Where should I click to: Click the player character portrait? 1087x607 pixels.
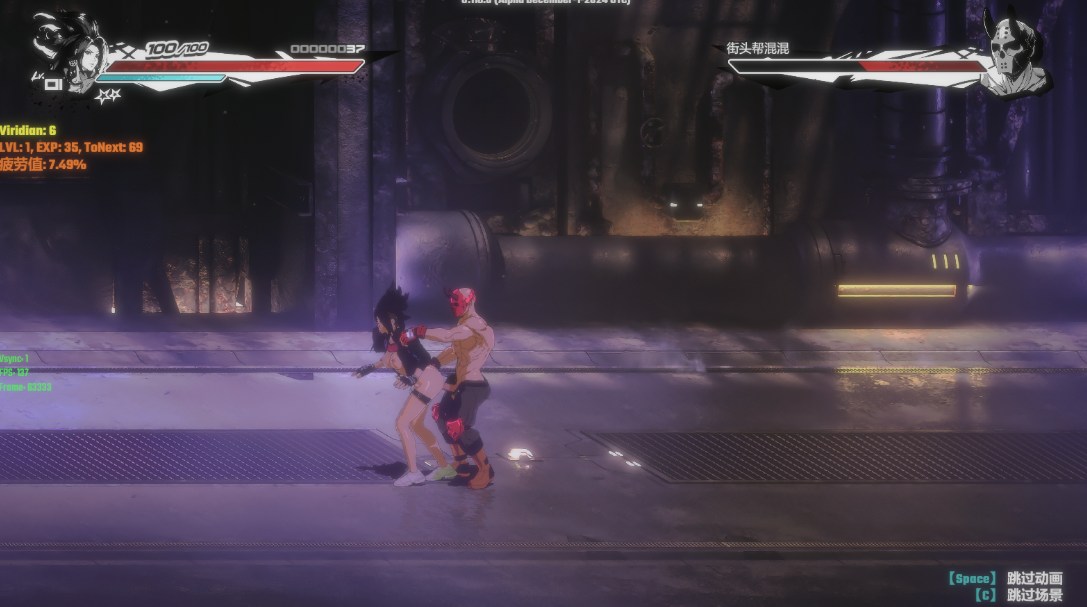coord(70,52)
